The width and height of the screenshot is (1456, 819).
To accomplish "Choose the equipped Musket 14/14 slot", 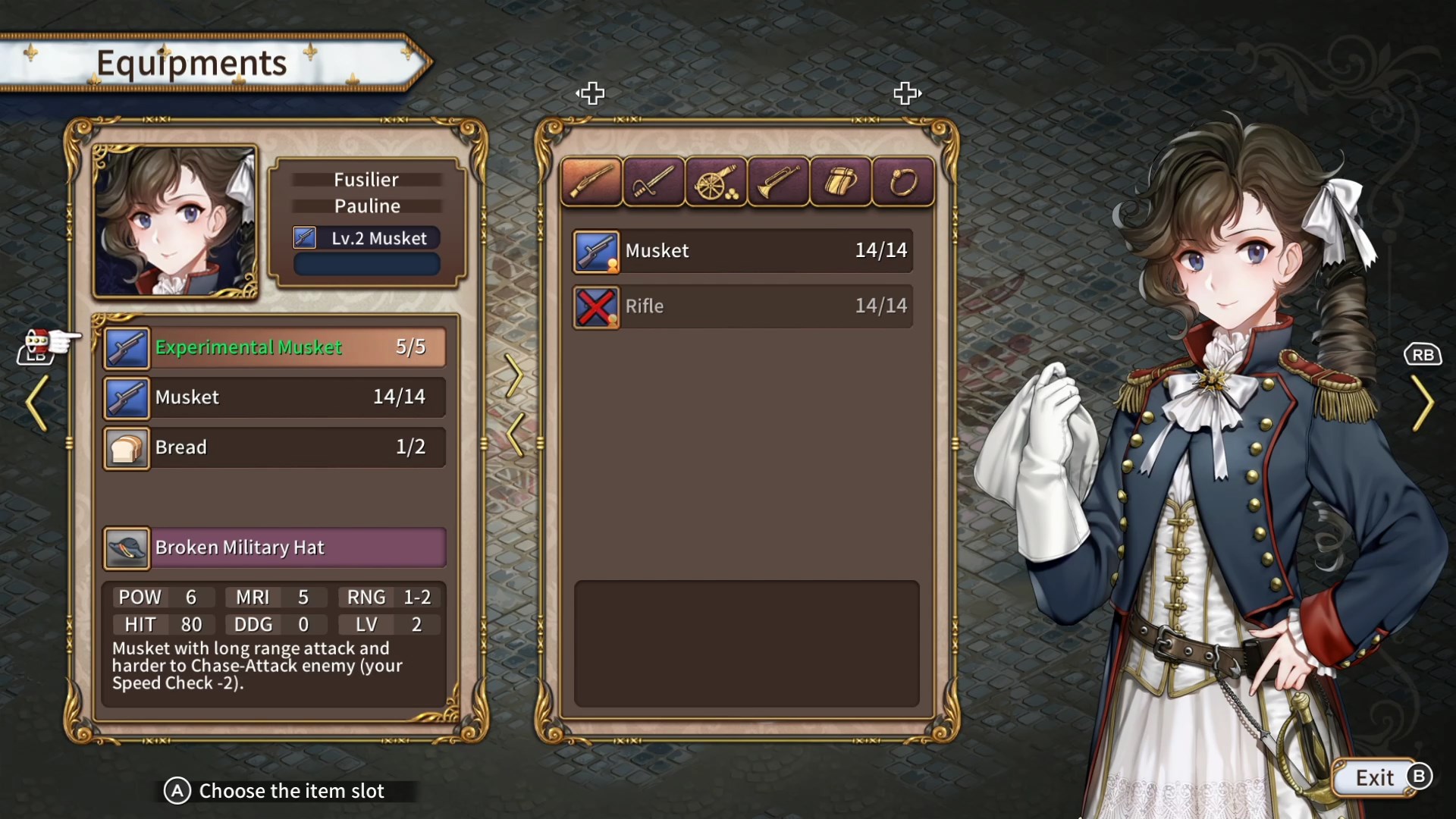I will pyautogui.click(x=275, y=397).
